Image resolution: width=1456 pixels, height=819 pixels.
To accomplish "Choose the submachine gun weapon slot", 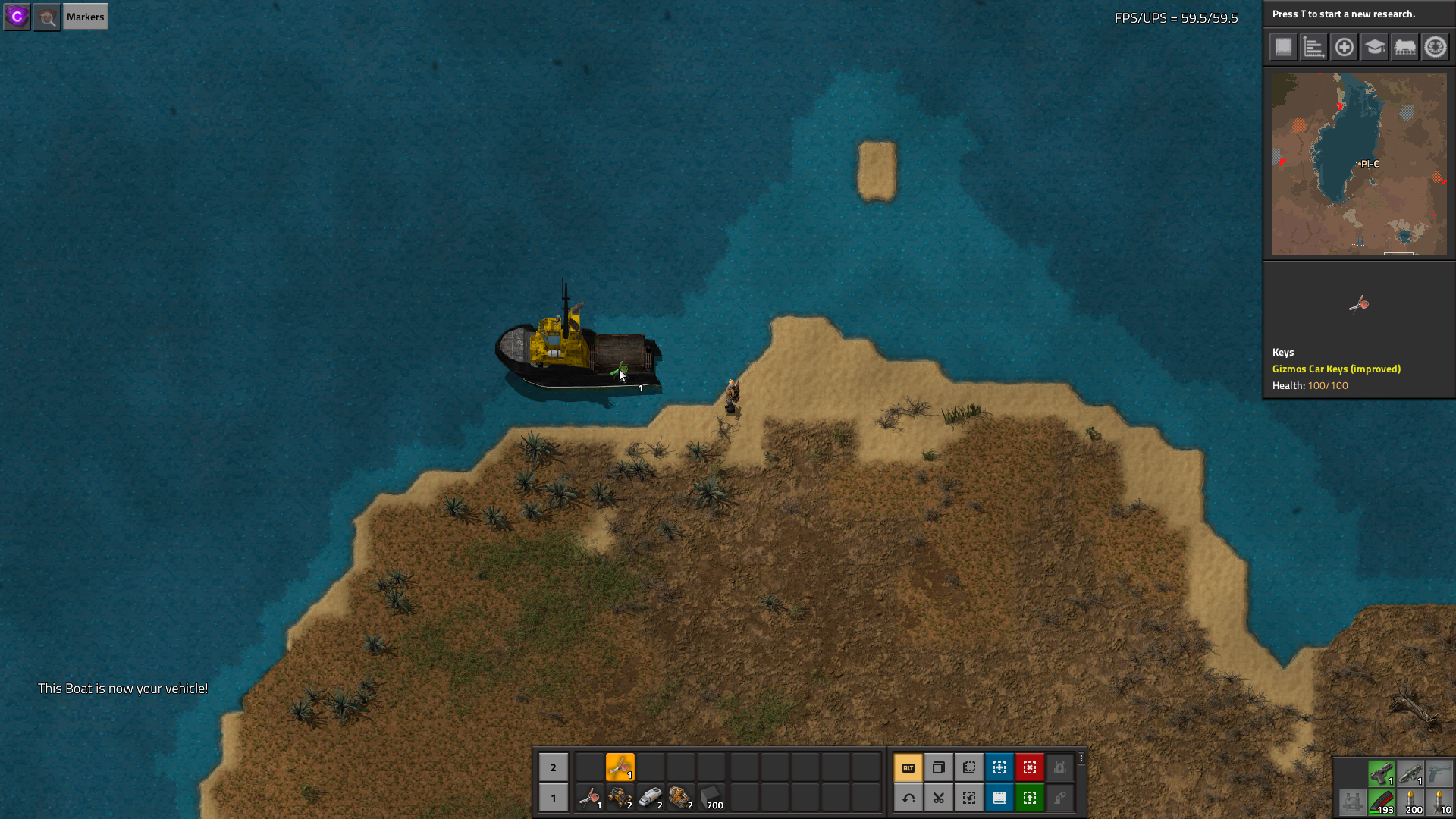I will pos(1382,773).
